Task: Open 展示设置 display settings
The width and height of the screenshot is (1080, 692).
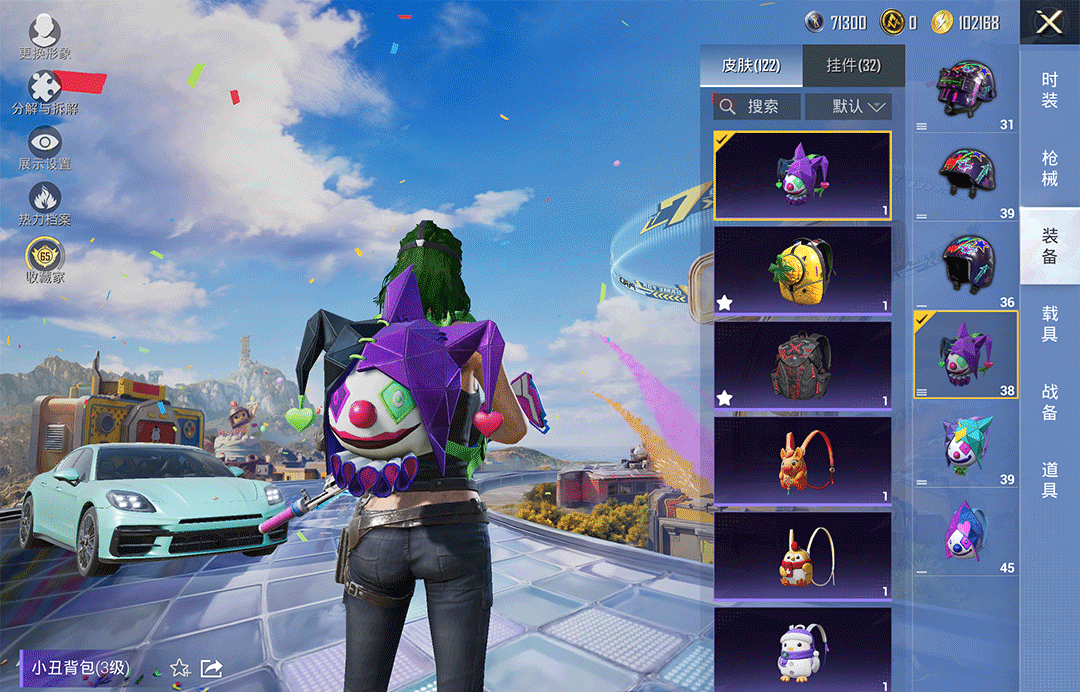Action: point(45,148)
